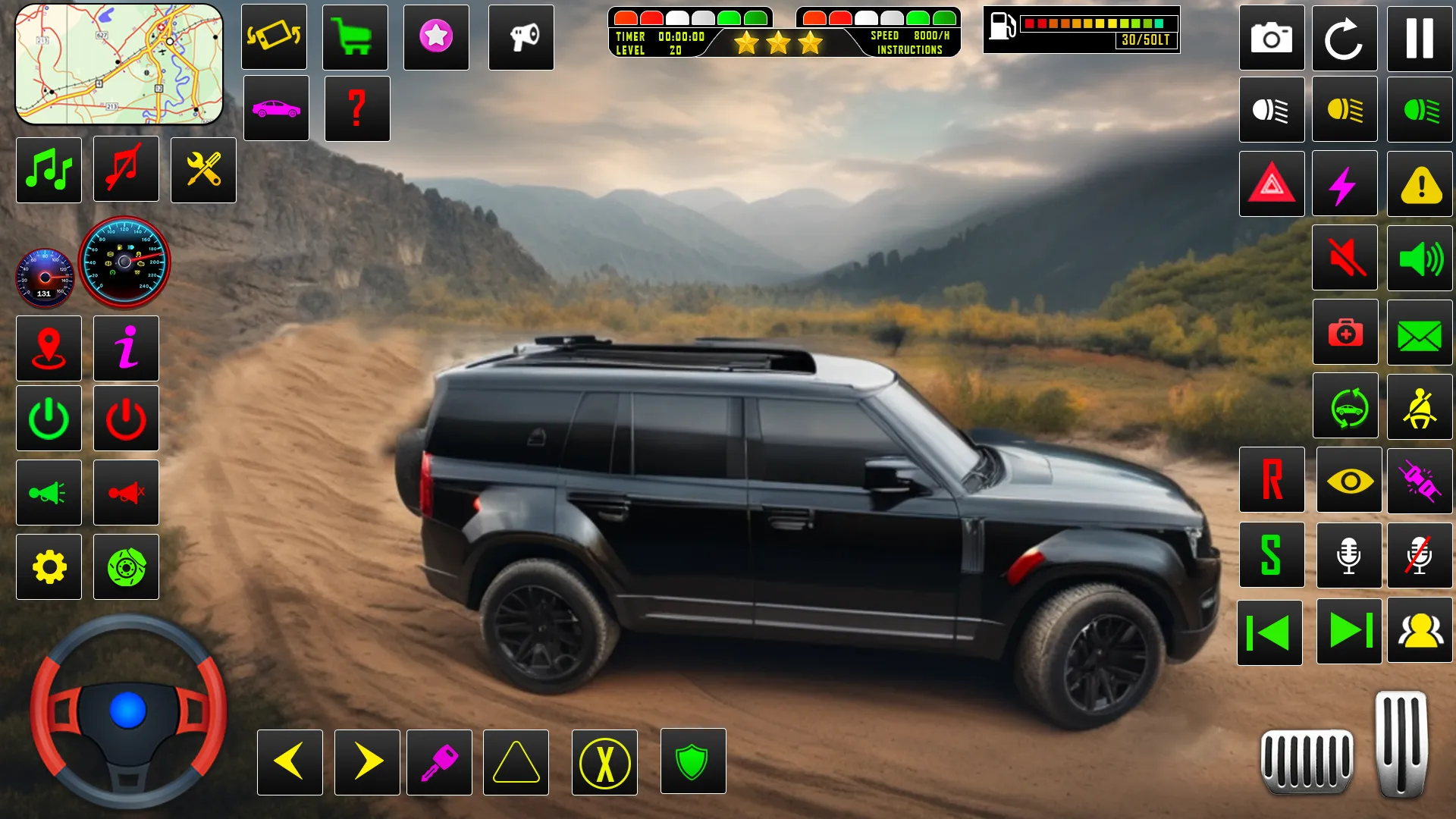Expand the yellow triangle indicator
The width and height of the screenshot is (1456, 819).
[x=516, y=762]
